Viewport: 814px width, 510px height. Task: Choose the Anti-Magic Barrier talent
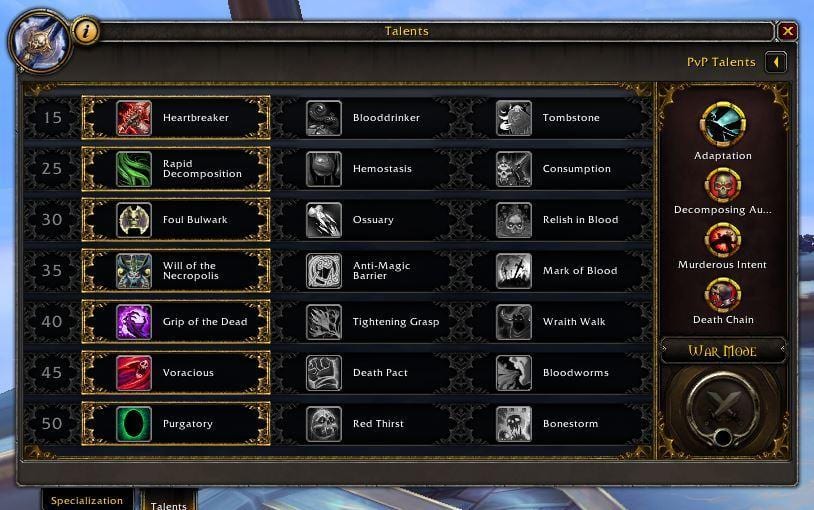[366, 271]
